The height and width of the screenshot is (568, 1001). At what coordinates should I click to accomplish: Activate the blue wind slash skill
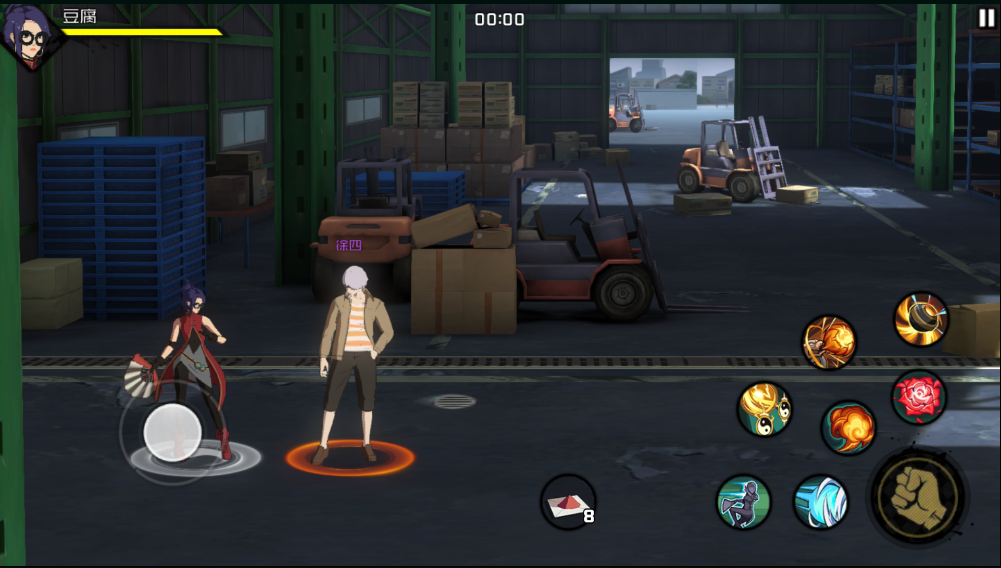click(821, 502)
